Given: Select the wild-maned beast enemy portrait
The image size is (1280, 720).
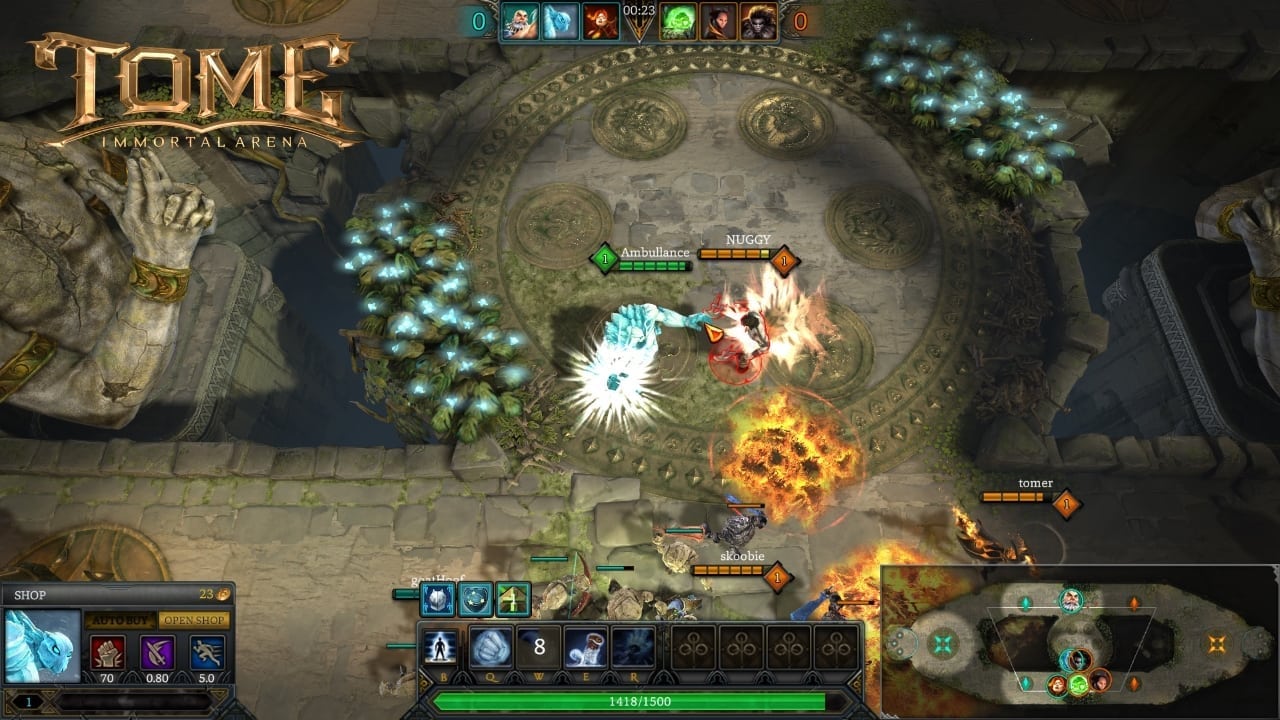Looking at the screenshot, I should click(758, 21).
